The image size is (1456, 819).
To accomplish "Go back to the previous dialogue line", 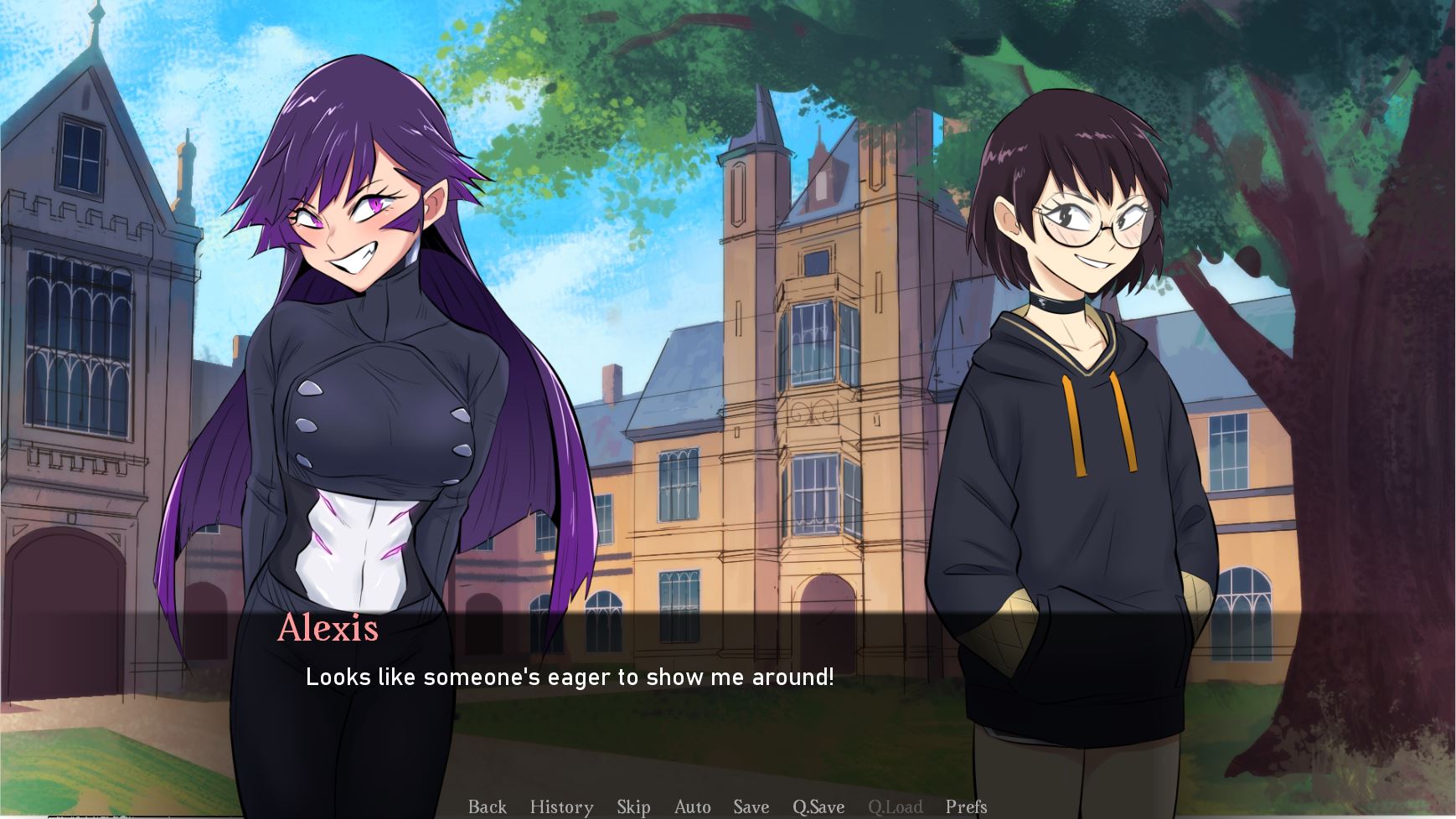I will (487, 806).
